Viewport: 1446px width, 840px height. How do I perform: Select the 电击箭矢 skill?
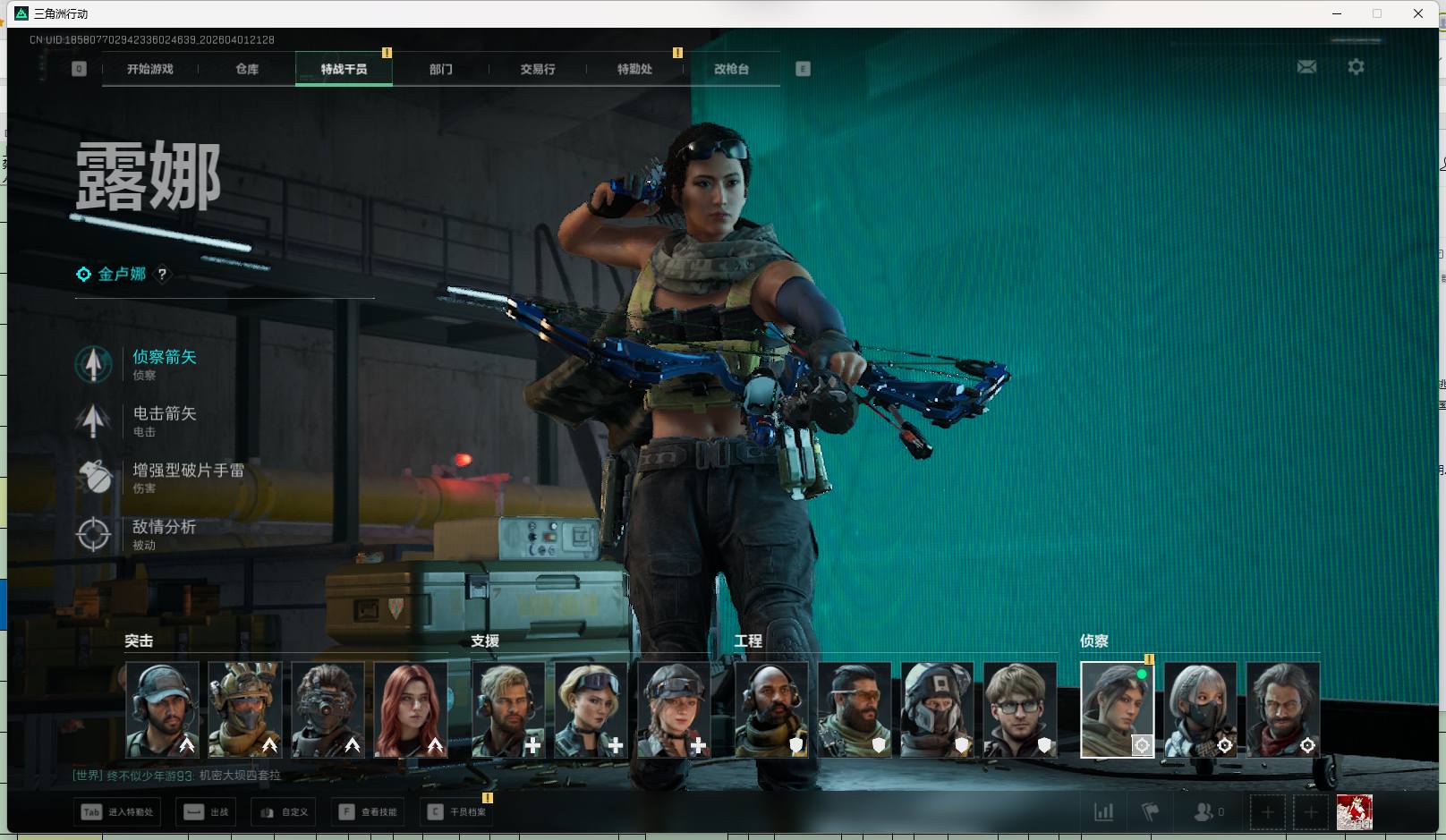tap(164, 414)
